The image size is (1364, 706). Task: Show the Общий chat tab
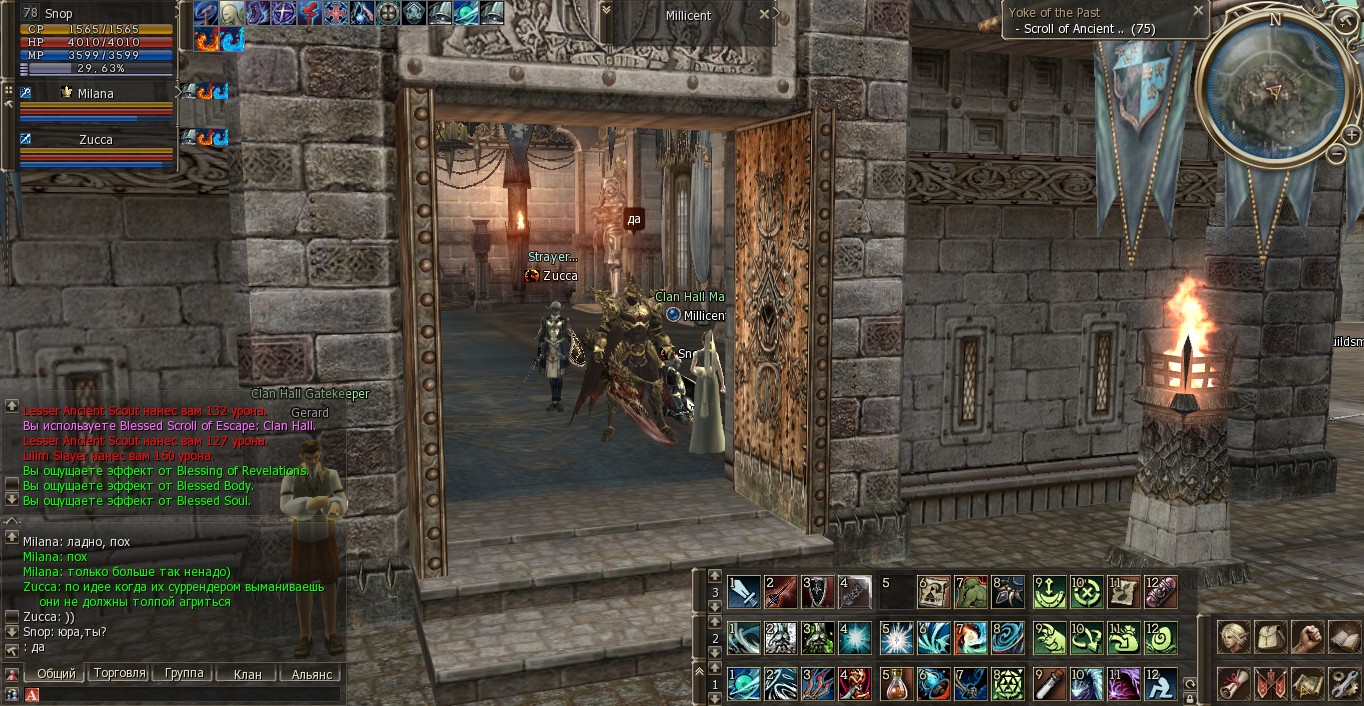(56, 674)
